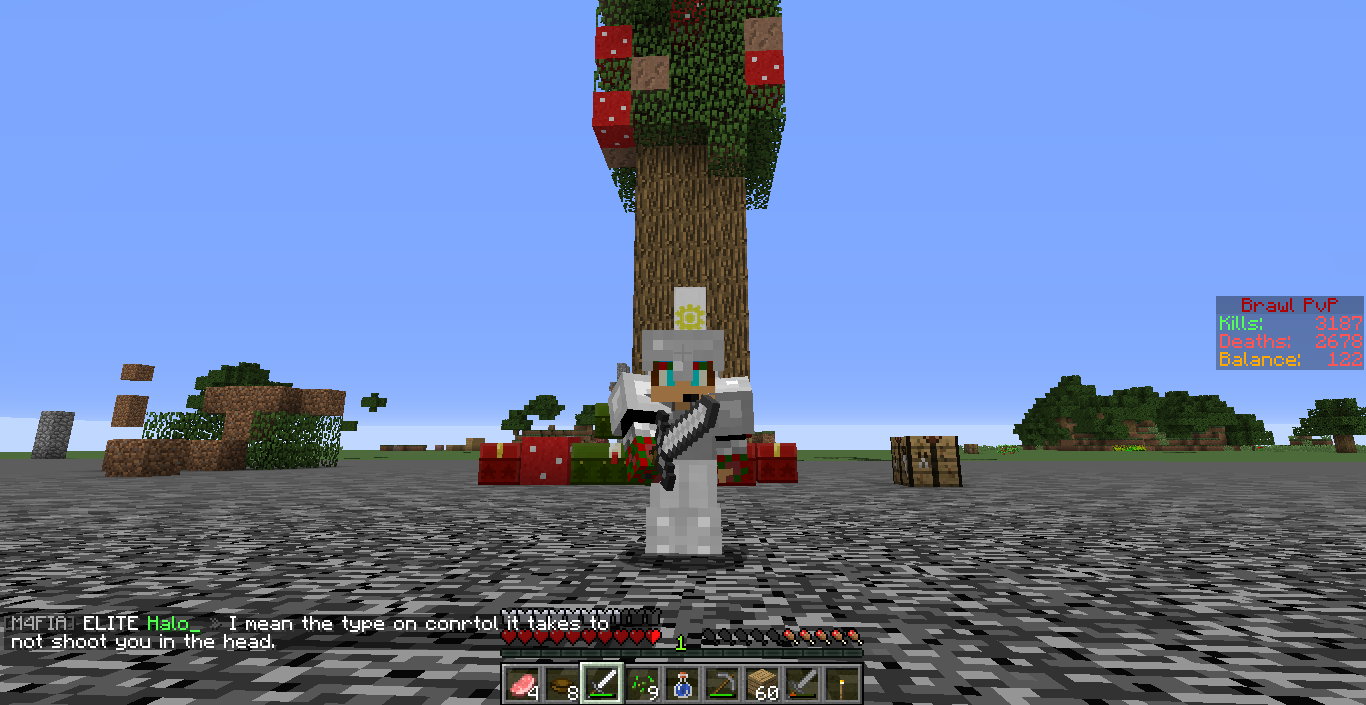Pick the green seeds hotbar slot

click(641, 684)
